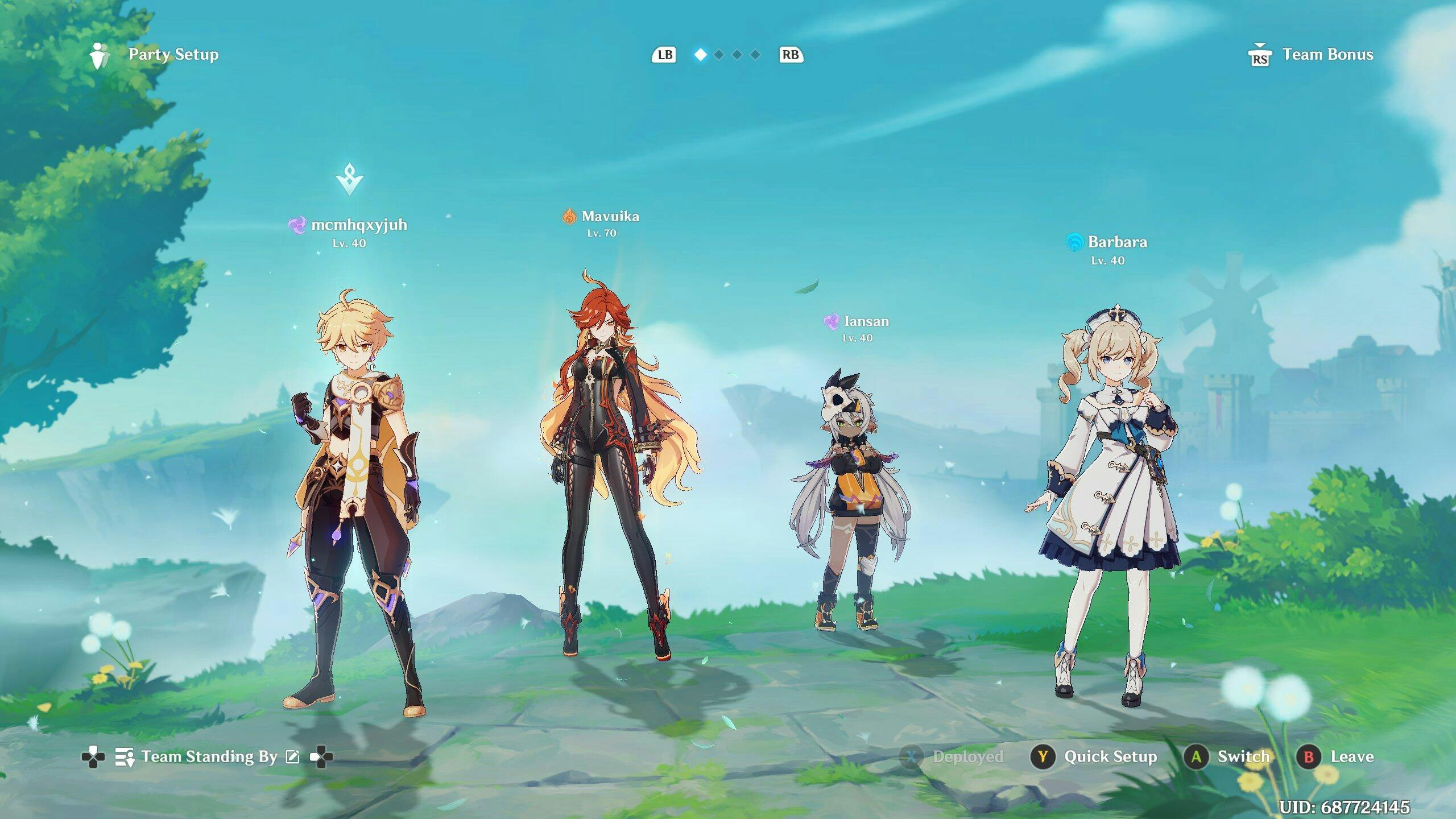
Task: Select the highlighted first team page dot
Action: coord(701,55)
